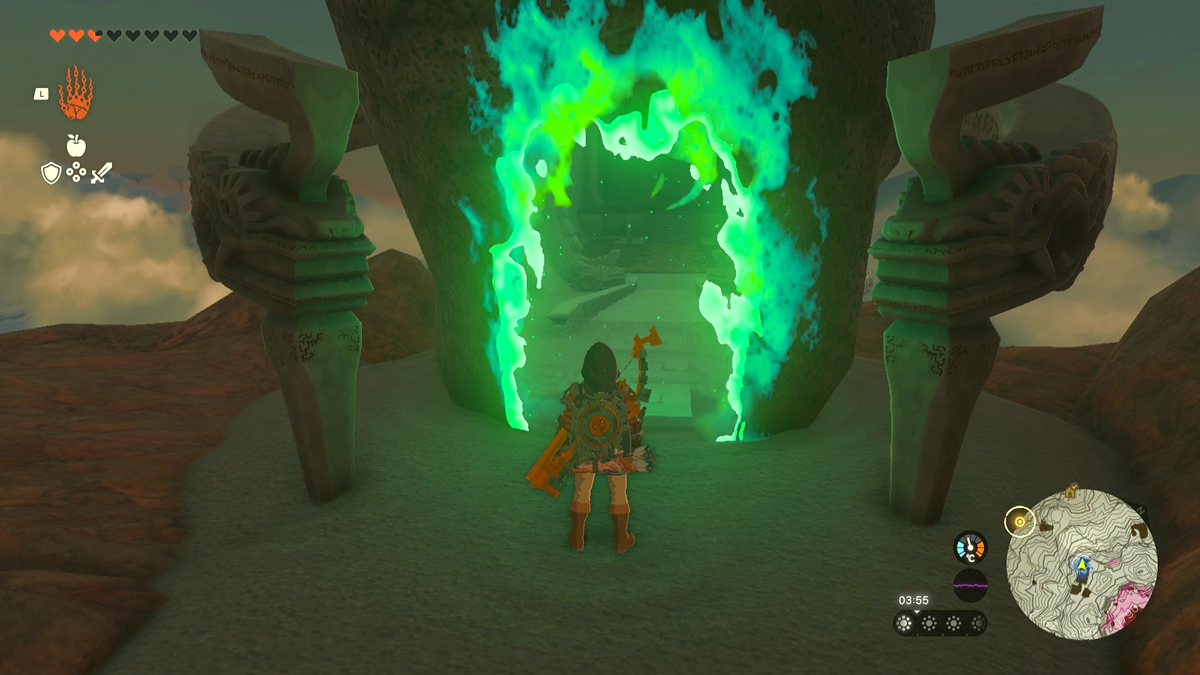Click the first weather forecast icon
The width and height of the screenshot is (1200, 675).
[x=906, y=623]
